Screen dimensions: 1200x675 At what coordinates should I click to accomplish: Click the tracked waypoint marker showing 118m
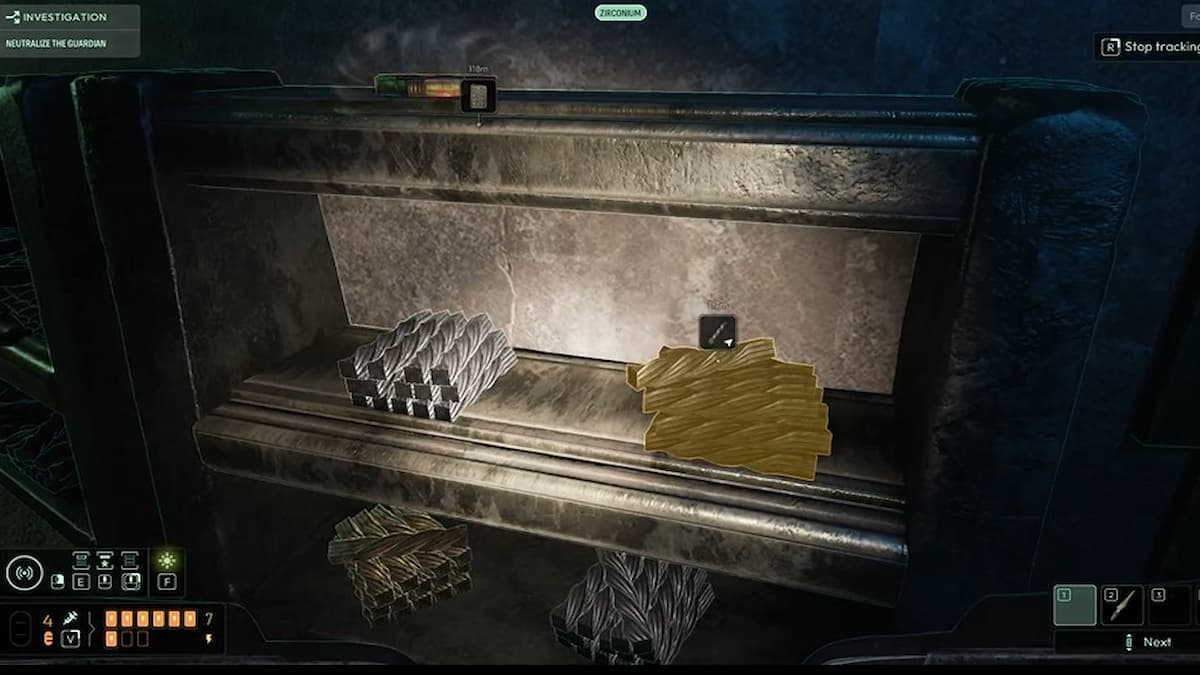tap(478, 97)
